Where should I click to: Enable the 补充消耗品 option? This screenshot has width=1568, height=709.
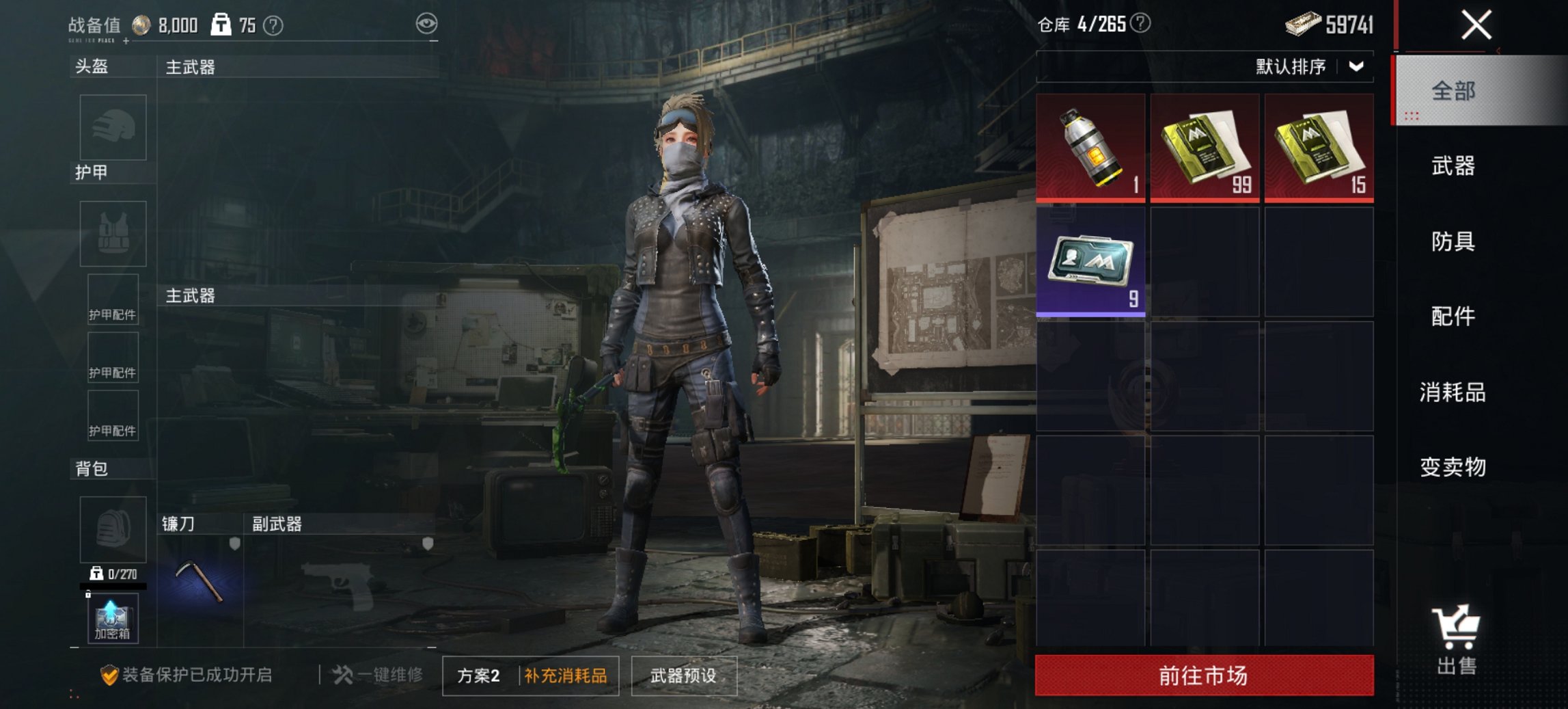(566, 675)
